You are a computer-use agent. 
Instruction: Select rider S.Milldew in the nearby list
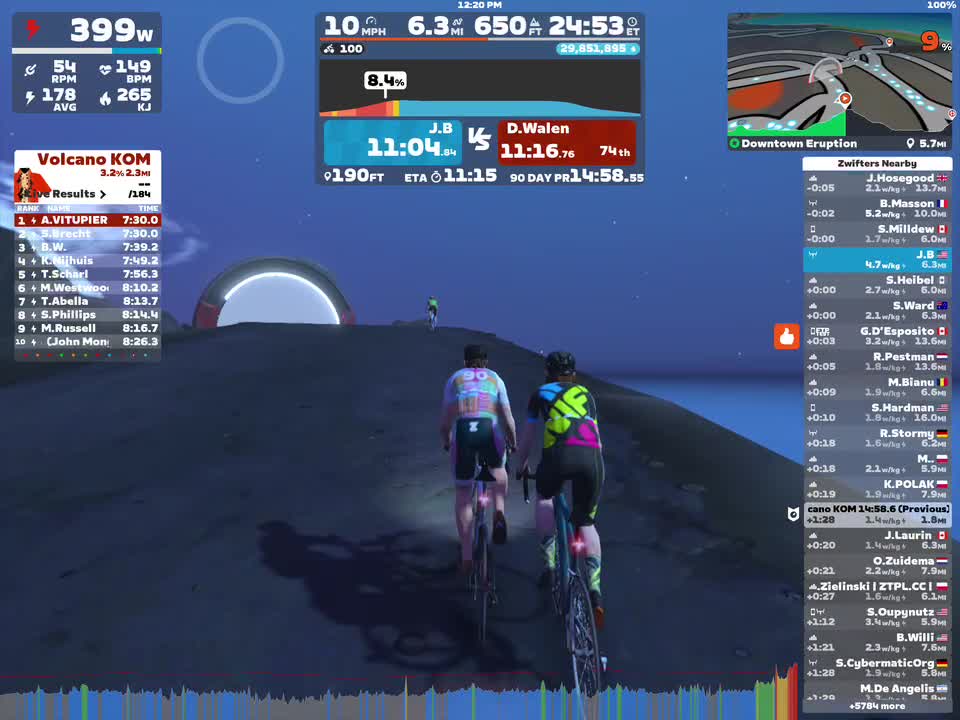pos(877,234)
